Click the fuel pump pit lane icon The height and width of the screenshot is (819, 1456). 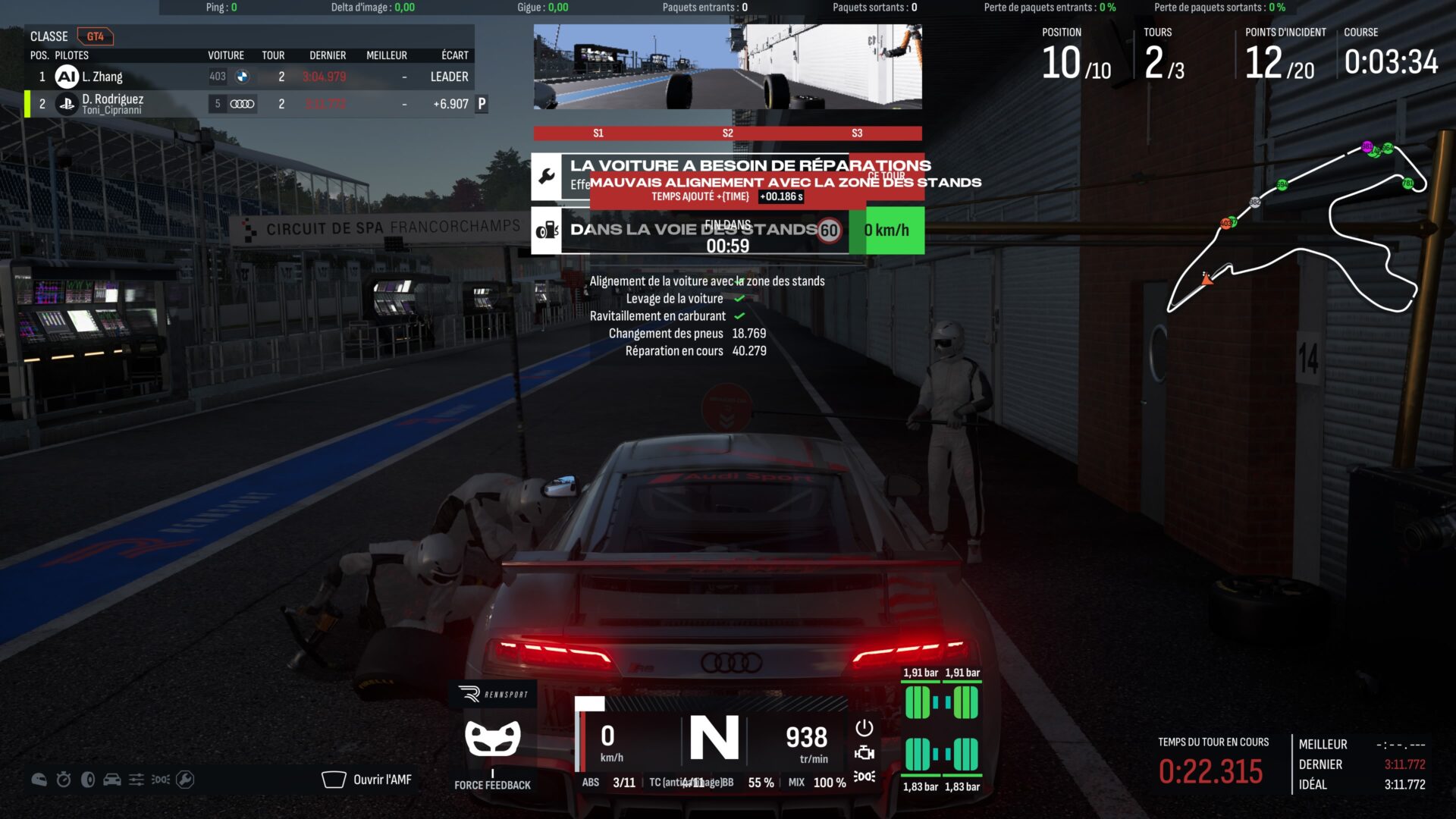[x=546, y=231]
